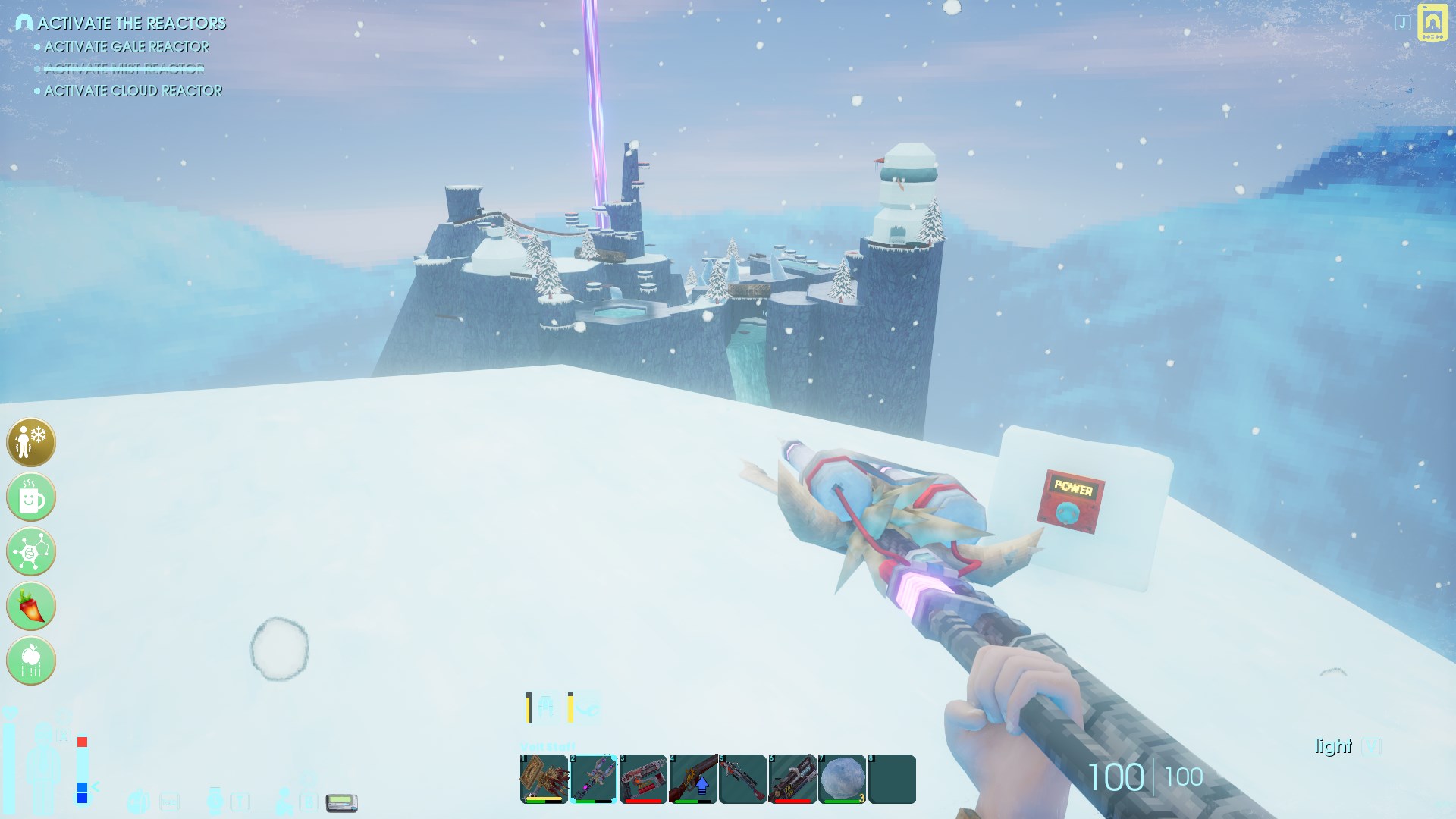The height and width of the screenshot is (819, 1456).
Task: Open the journal icon in the corner
Action: tap(1432, 23)
